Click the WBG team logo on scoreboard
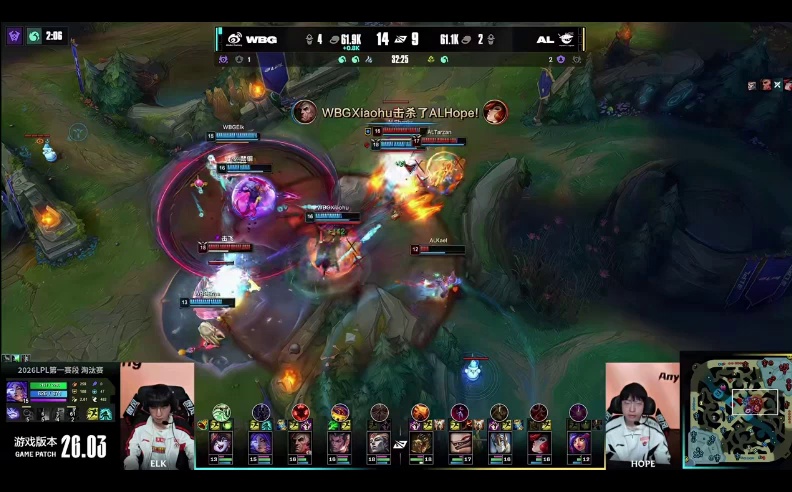 234,39
